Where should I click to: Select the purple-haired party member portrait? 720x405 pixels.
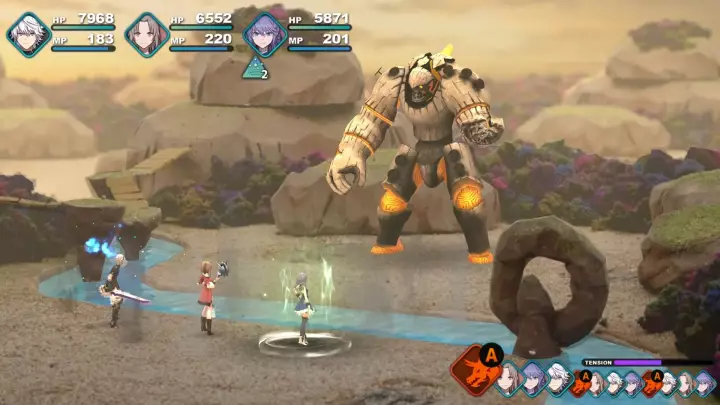tap(264, 32)
